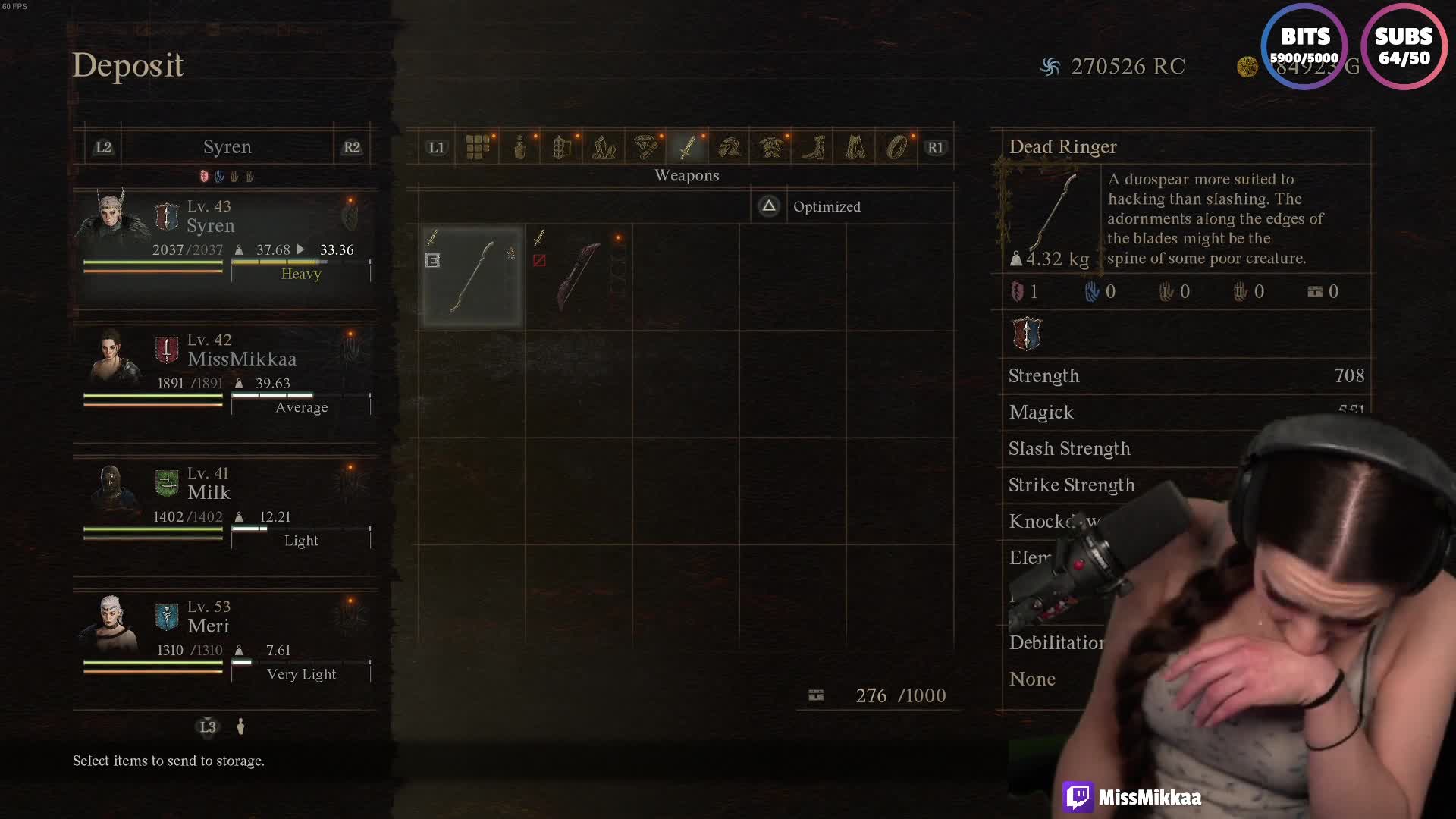Switch to the helmet head armor tab
The height and width of the screenshot is (819, 1456).
click(x=730, y=147)
